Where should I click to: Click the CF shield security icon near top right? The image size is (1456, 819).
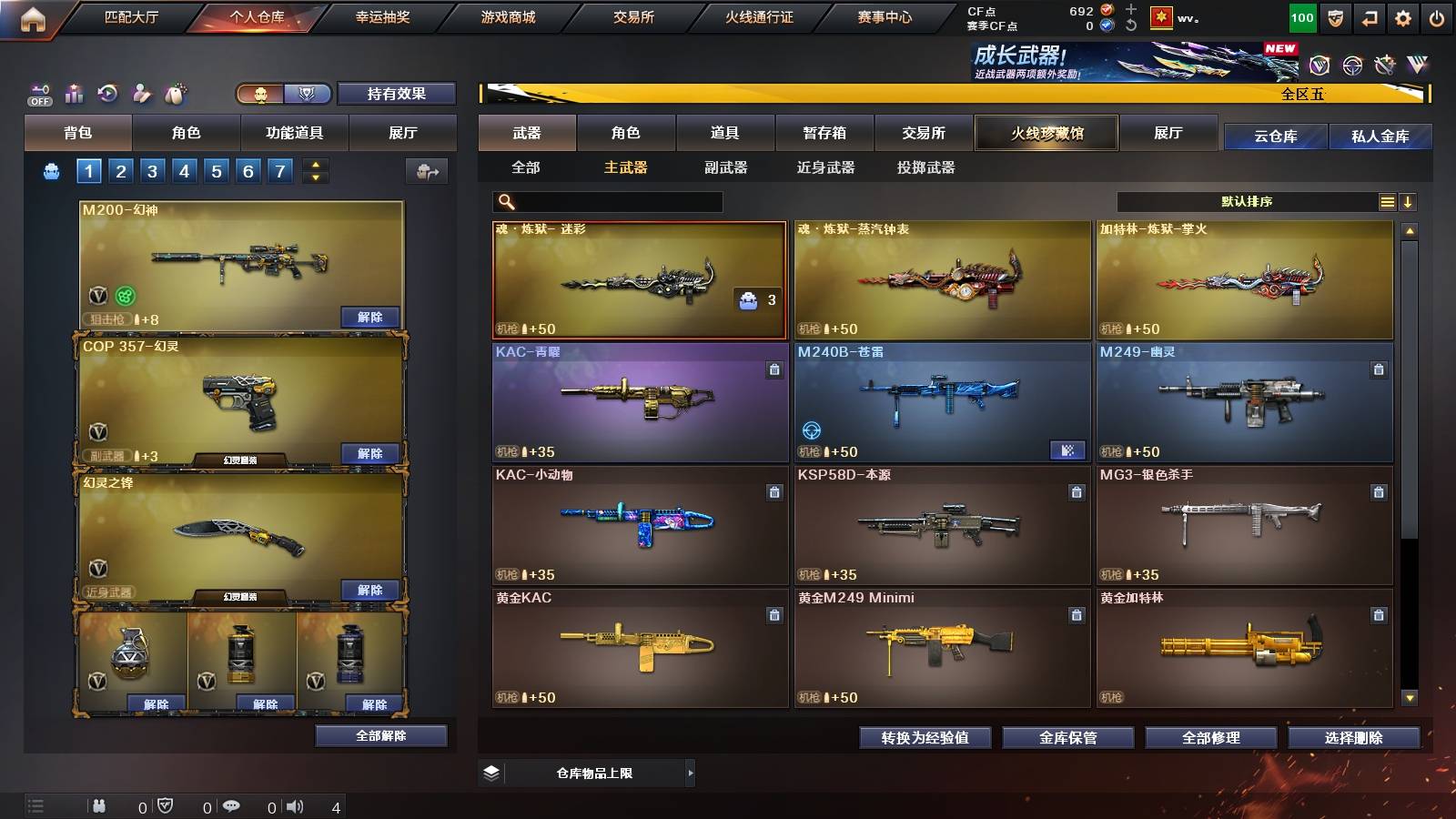(x=1335, y=16)
